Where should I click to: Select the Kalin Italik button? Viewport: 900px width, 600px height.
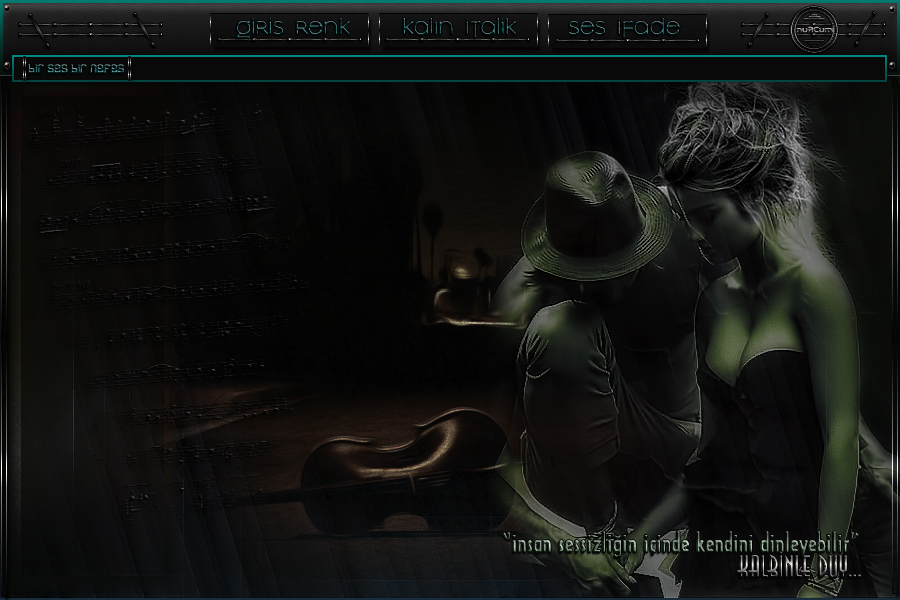[x=459, y=29]
